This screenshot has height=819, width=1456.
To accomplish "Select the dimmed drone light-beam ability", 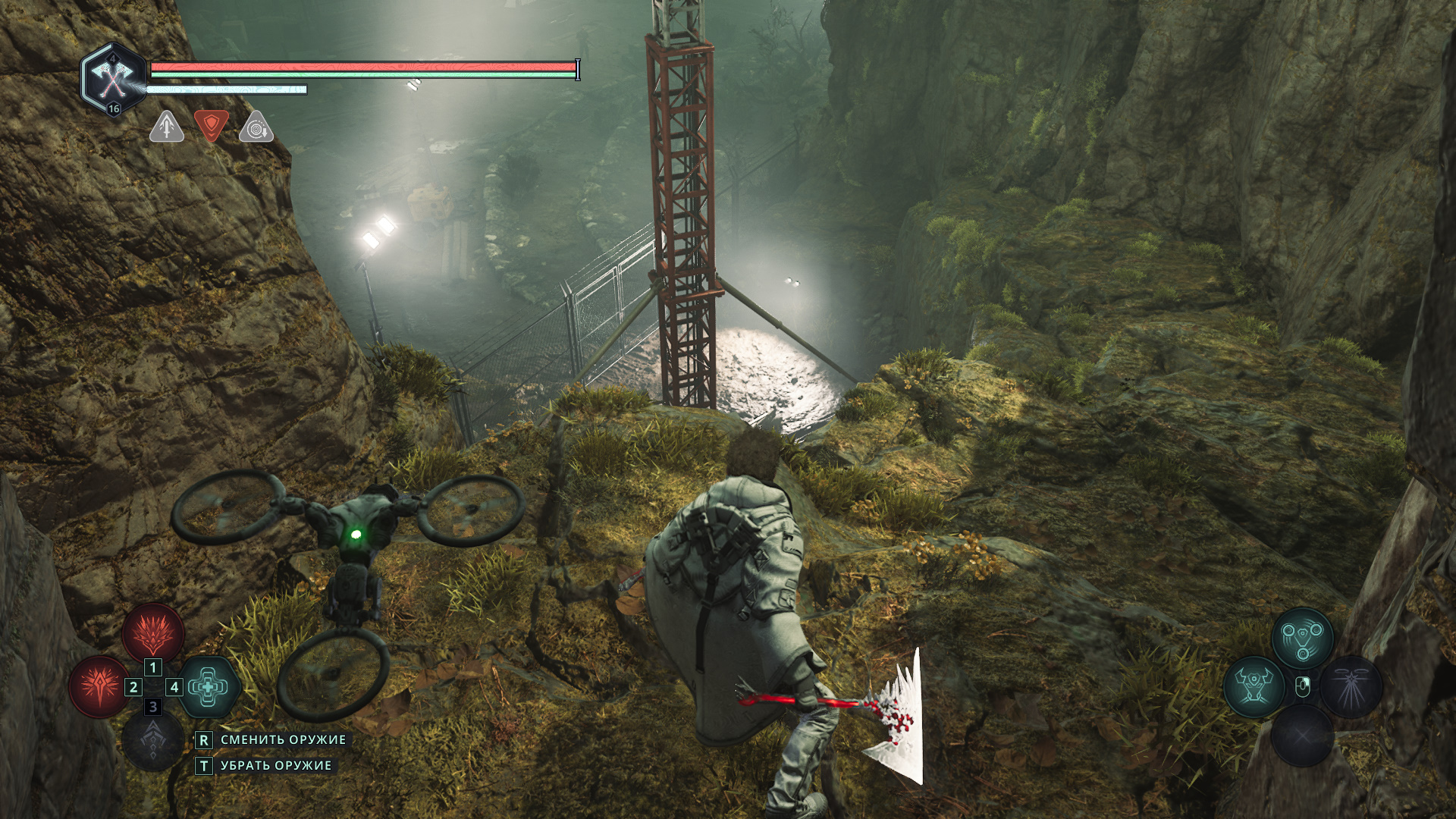I will (1351, 686).
